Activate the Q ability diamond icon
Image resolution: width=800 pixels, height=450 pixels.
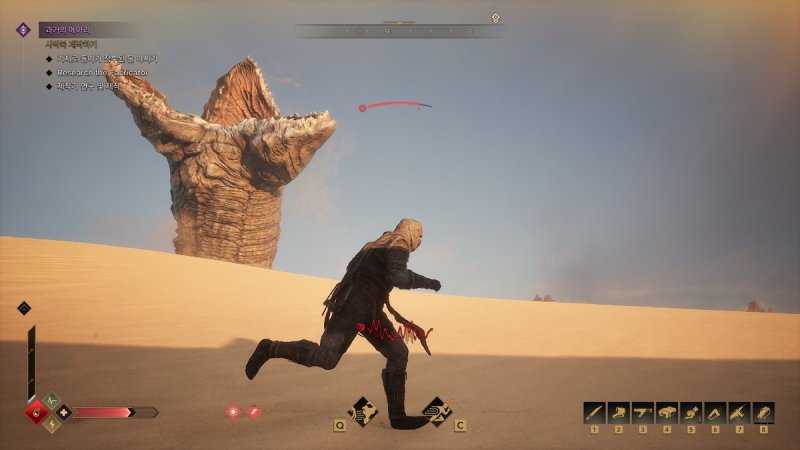pyautogui.click(x=362, y=410)
